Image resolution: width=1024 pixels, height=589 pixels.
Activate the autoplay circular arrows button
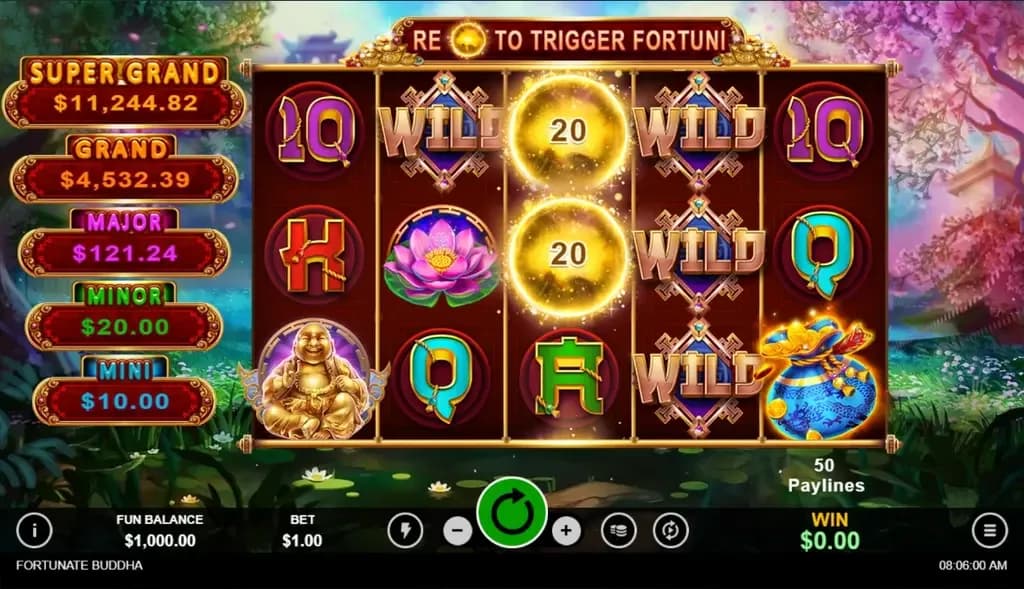coord(670,530)
